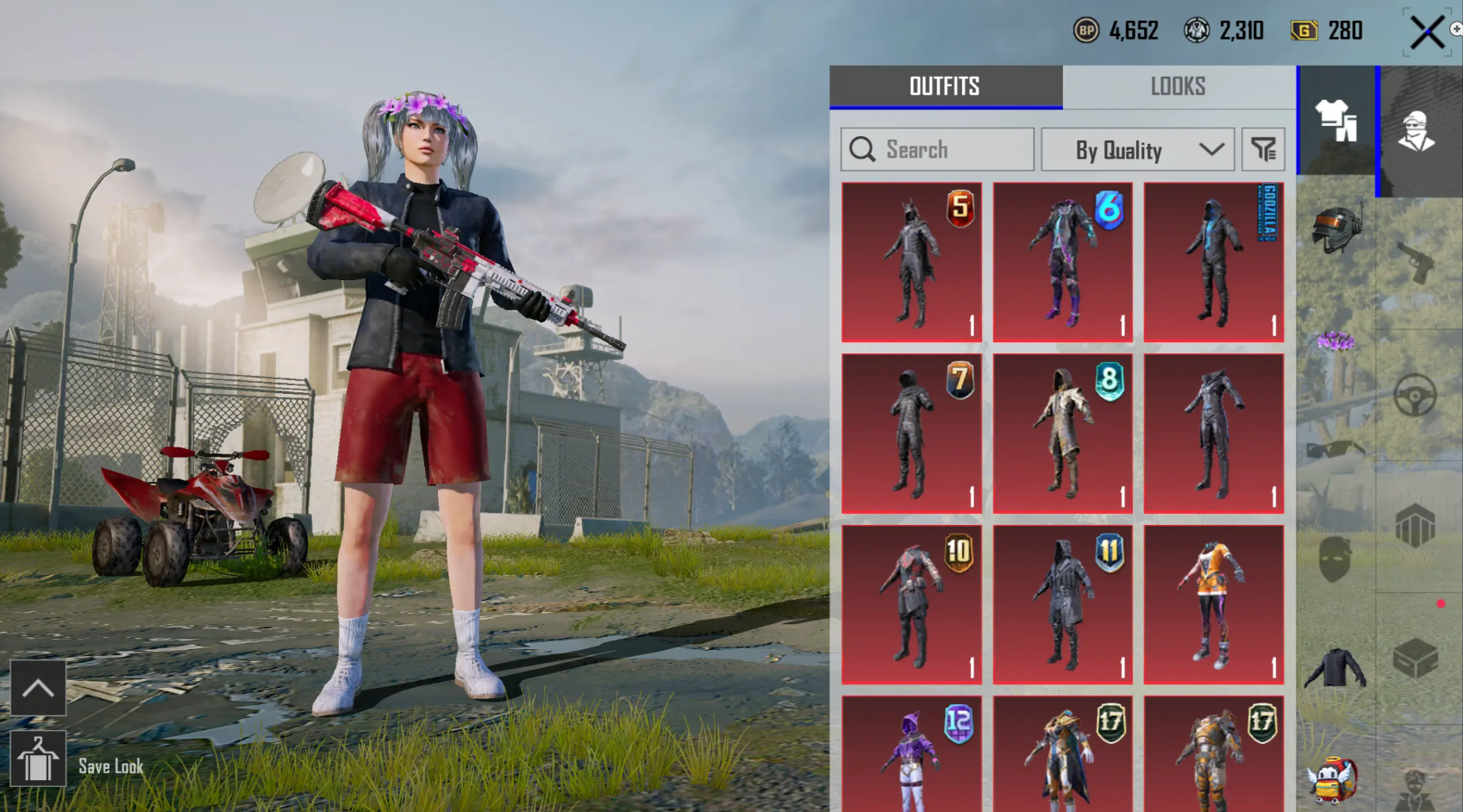Switch to the LOOKS tab
The image size is (1463, 812).
[1177, 85]
